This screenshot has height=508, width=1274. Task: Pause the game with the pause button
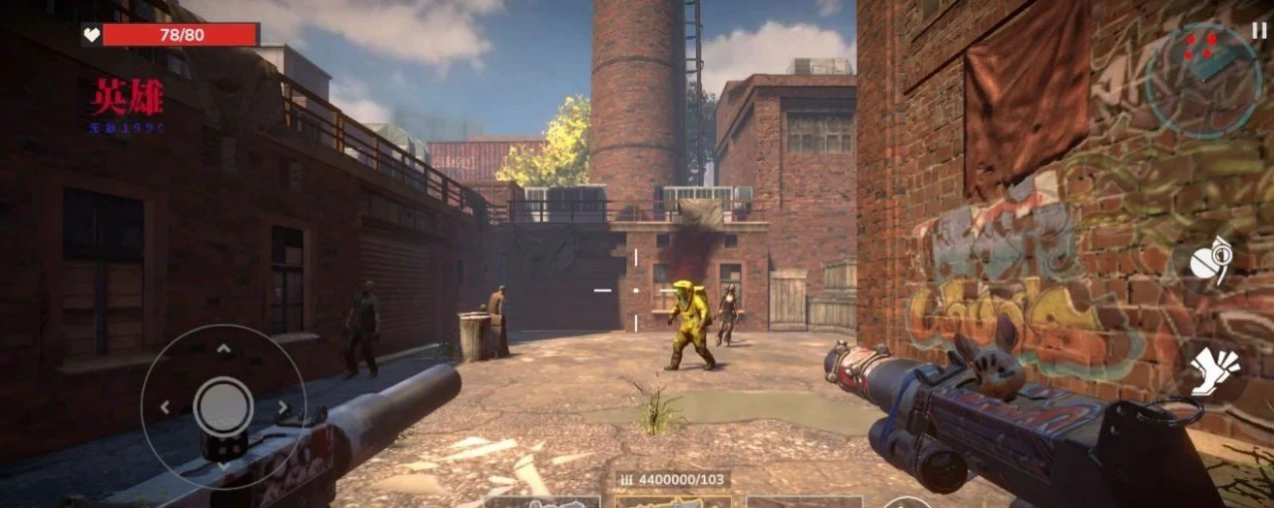1258,31
